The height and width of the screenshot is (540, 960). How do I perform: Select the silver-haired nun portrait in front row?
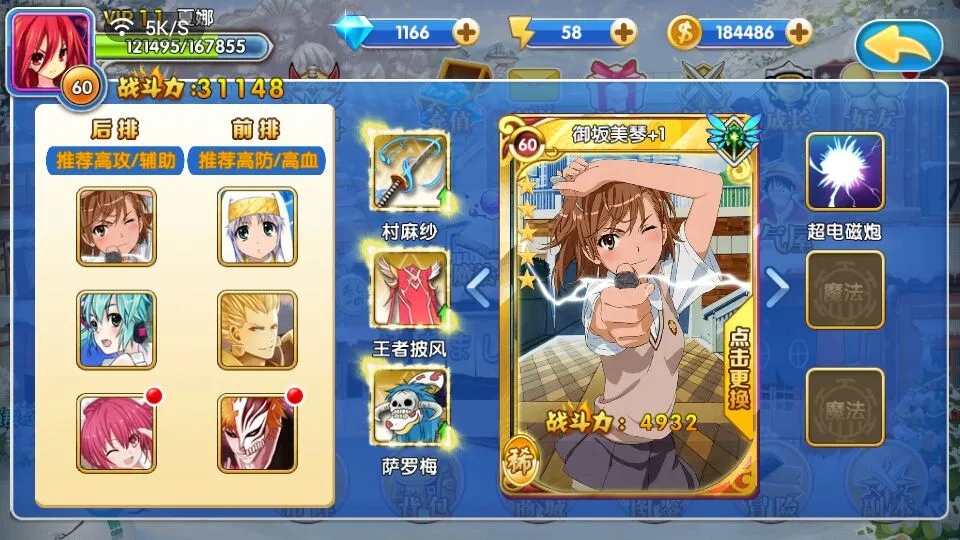coord(257,227)
